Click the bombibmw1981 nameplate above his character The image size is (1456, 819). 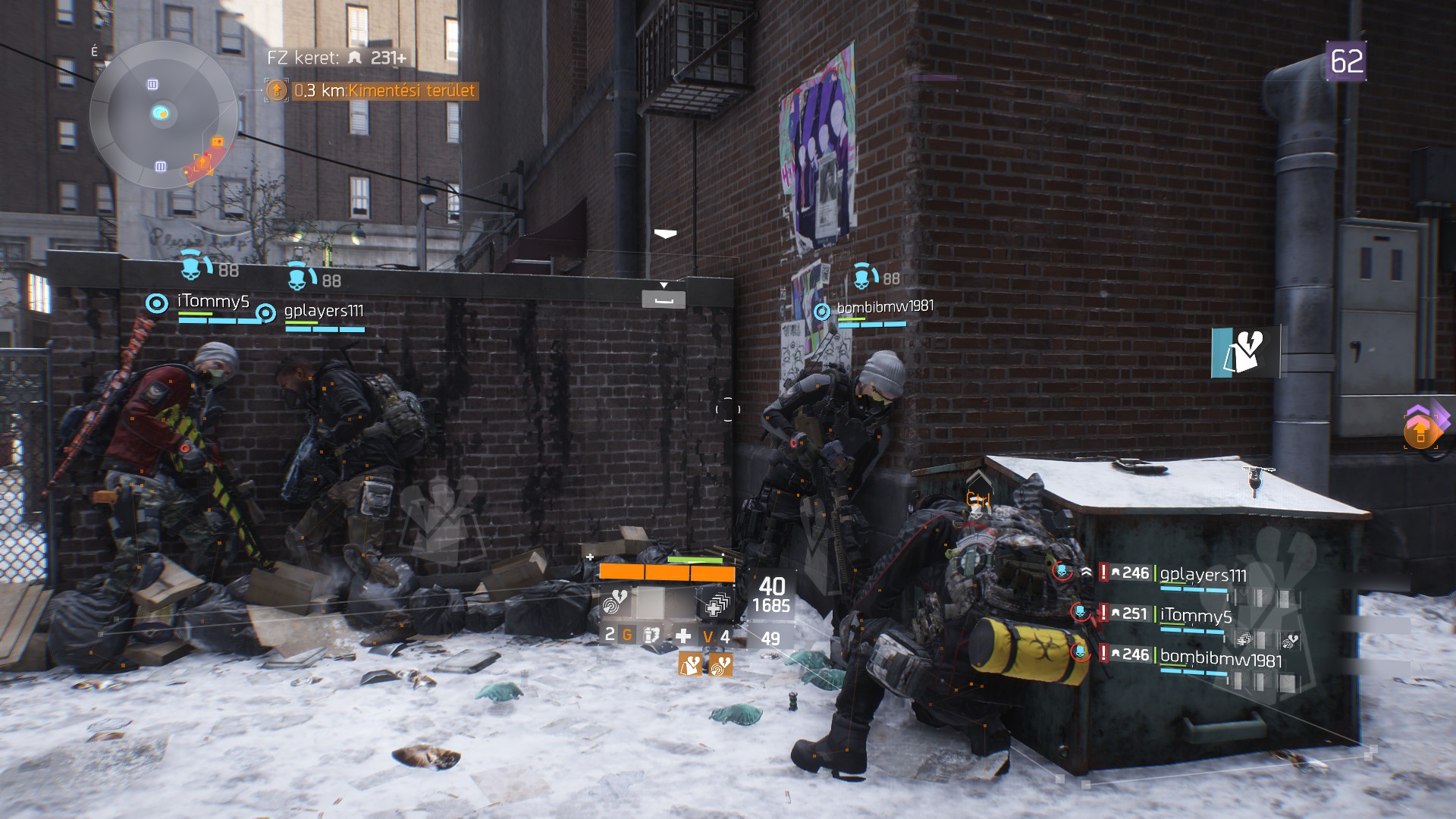coord(884,307)
